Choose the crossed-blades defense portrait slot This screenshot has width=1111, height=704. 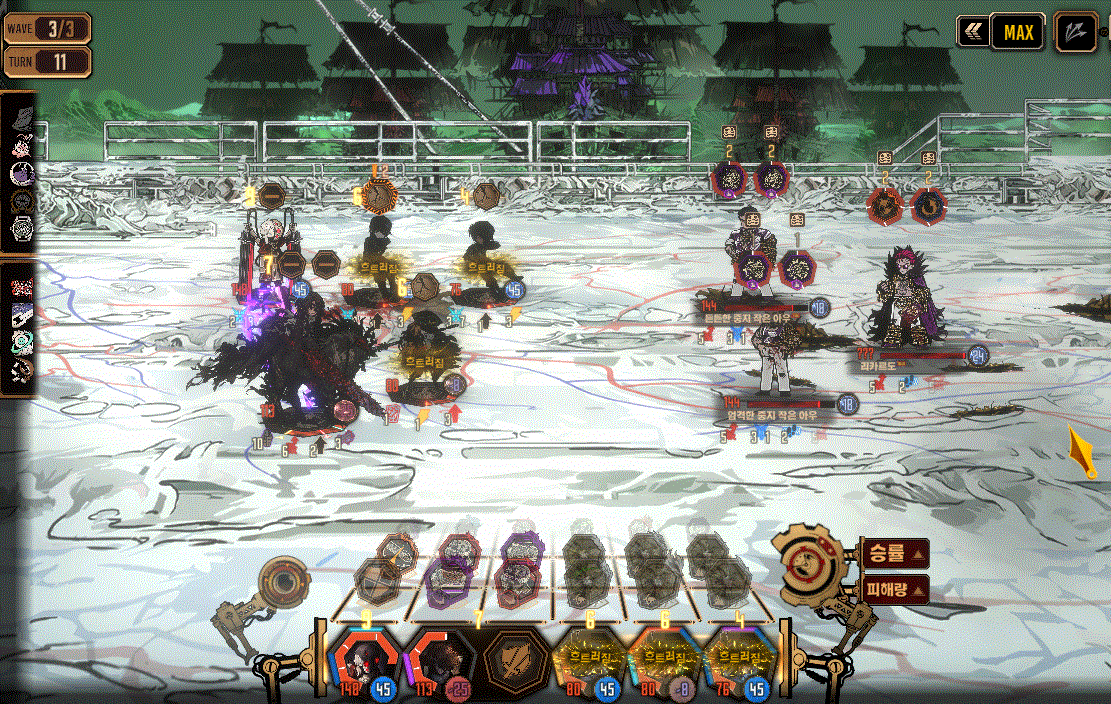515,661
